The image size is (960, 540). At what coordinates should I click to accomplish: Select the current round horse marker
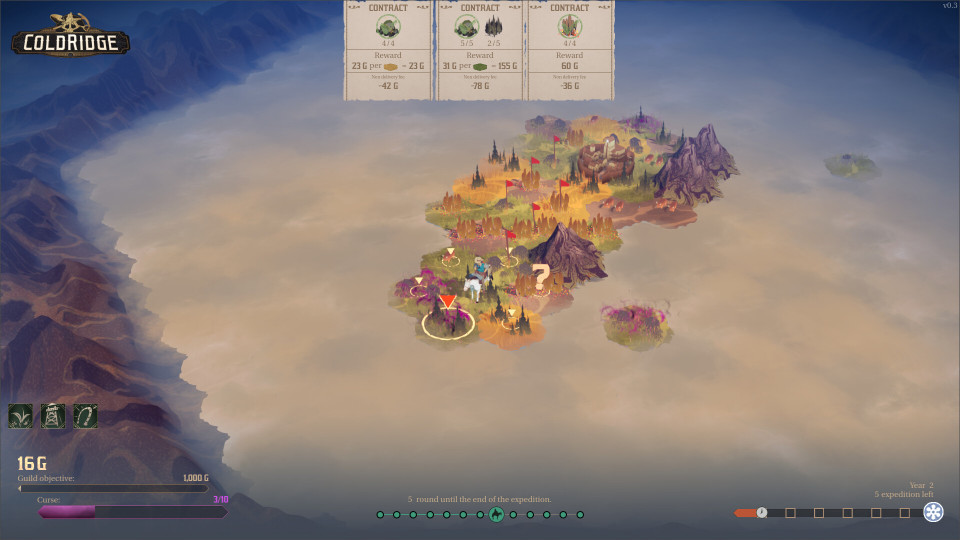[496, 515]
